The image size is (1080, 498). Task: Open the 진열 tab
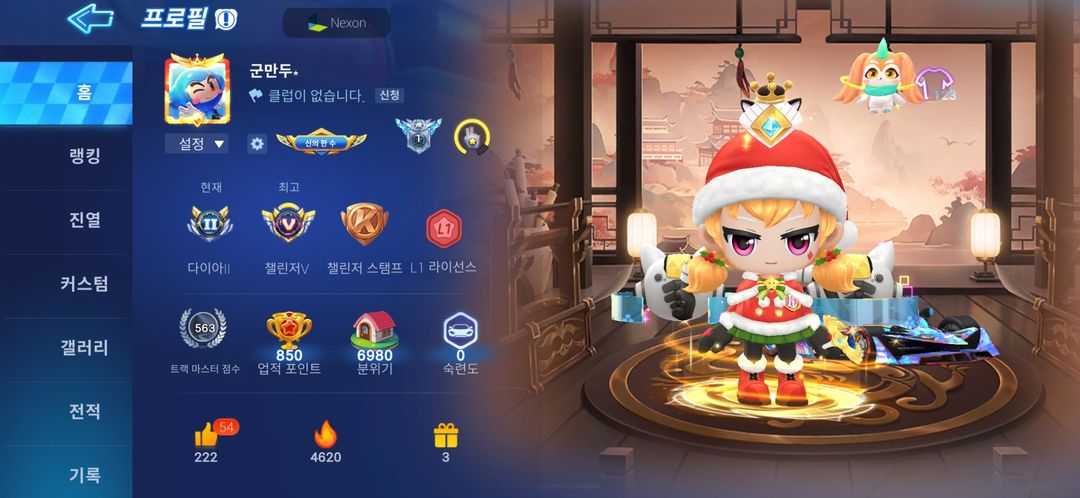(85, 220)
